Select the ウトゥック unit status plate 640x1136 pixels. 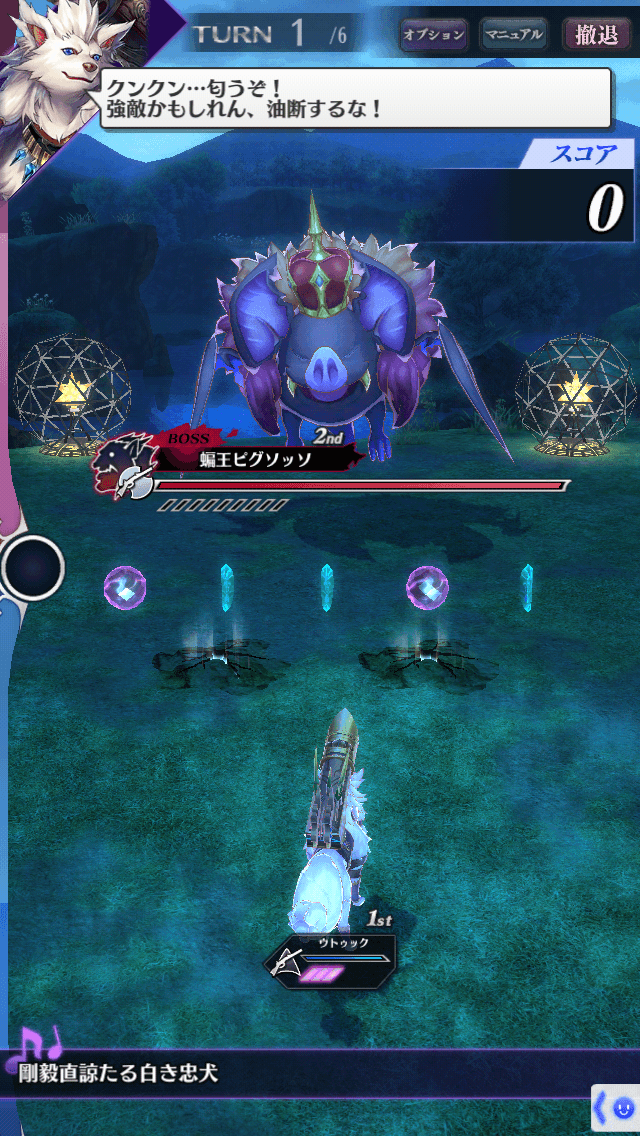click(330, 961)
